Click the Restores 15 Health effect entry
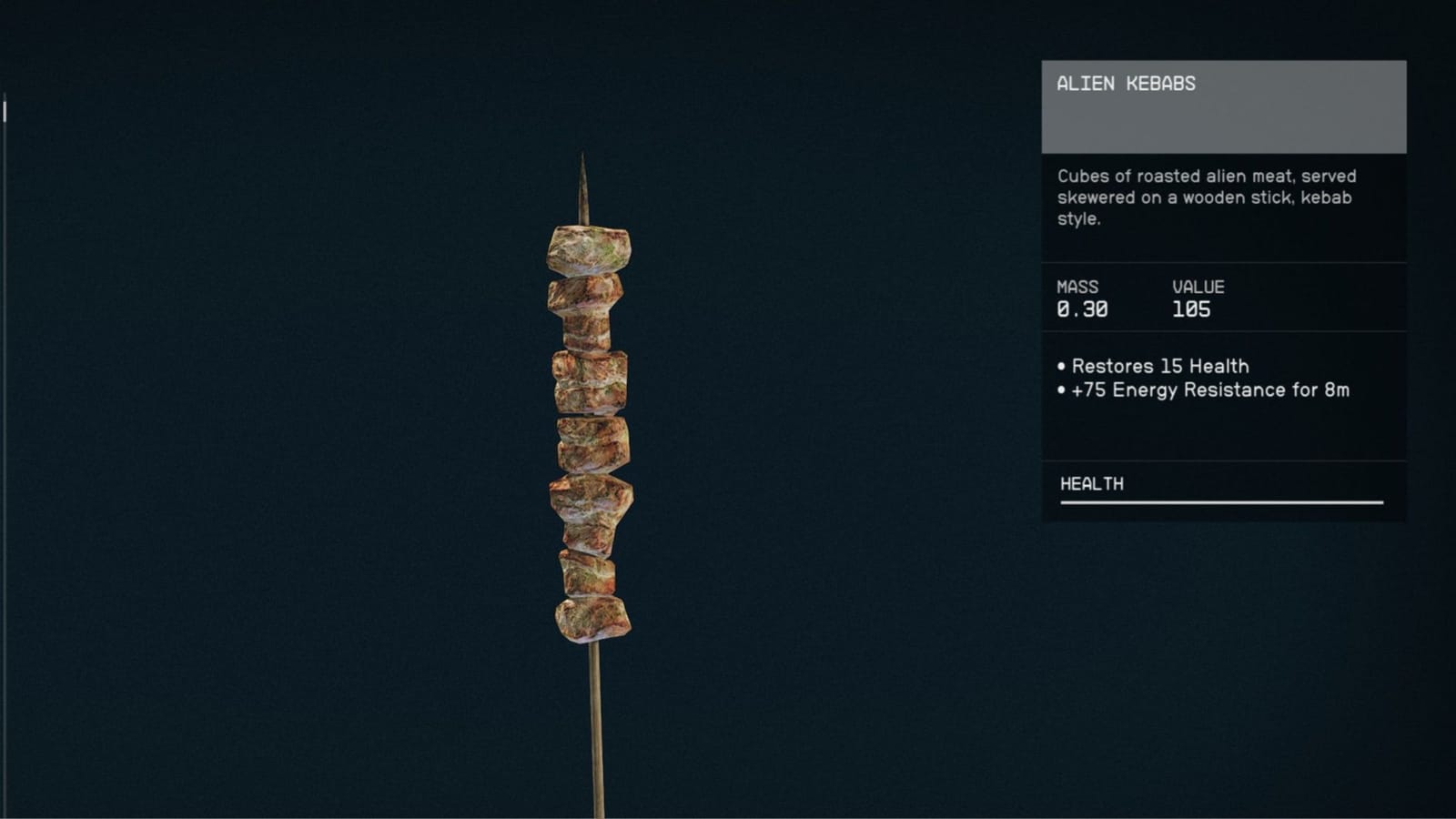The image size is (1456, 819). [x=1159, y=366]
